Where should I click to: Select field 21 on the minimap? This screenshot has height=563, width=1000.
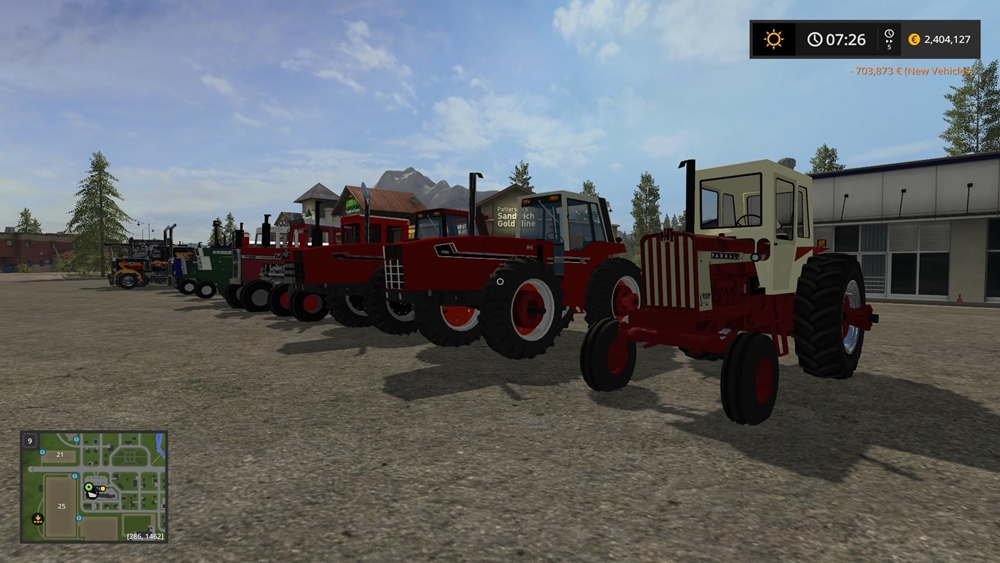coord(59,455)
